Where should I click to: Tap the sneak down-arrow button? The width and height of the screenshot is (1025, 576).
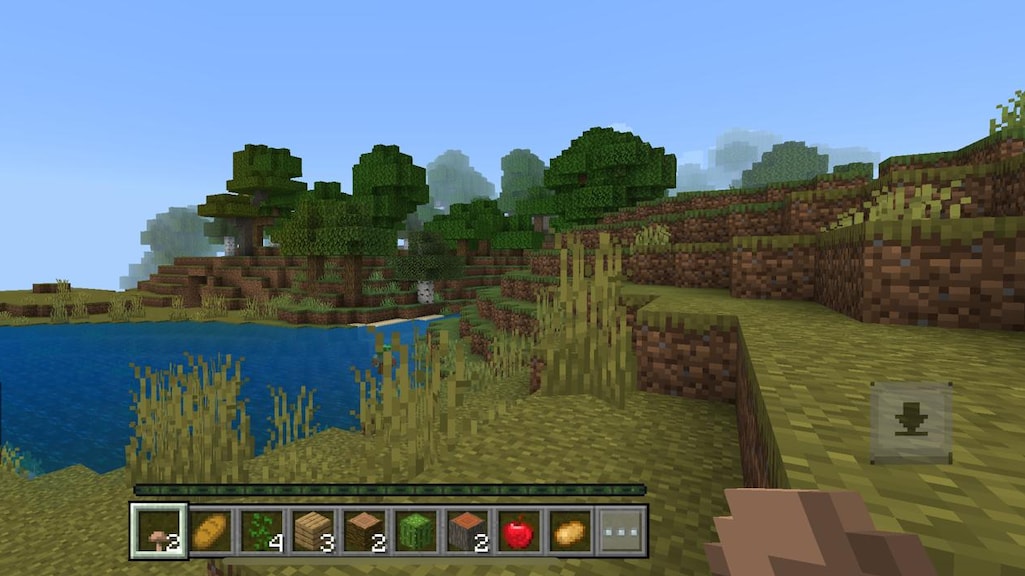pos(910,423)
